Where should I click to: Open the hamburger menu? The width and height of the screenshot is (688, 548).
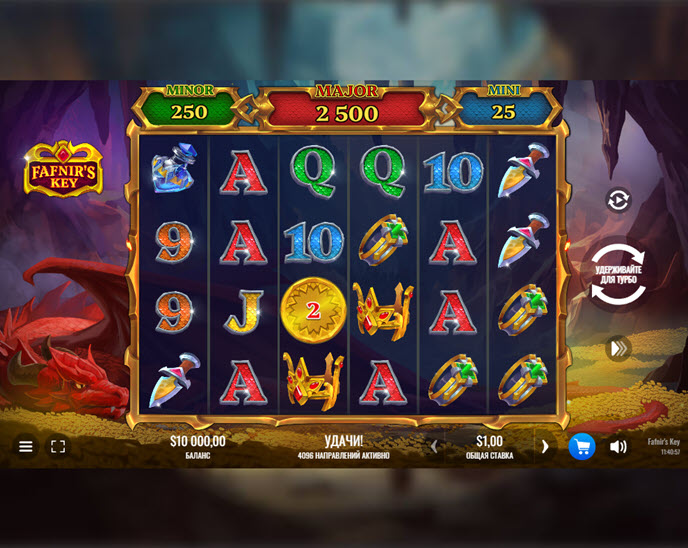(x=26, y=446)
